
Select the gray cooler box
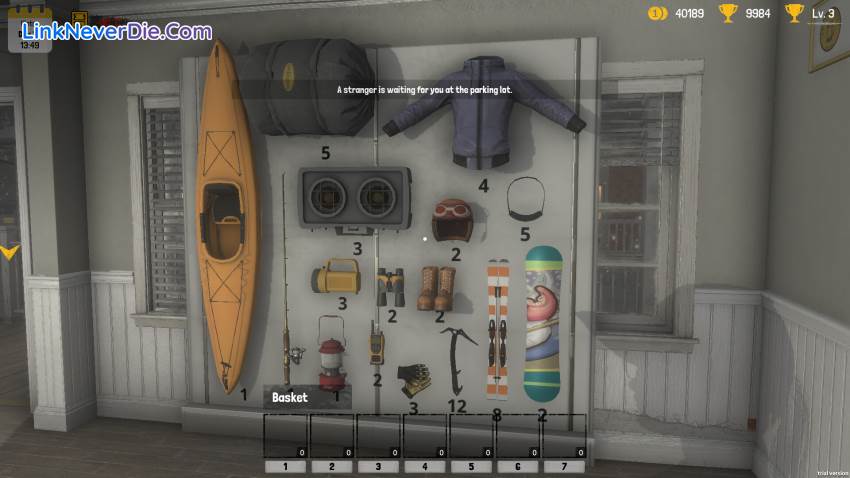[354, 199]
